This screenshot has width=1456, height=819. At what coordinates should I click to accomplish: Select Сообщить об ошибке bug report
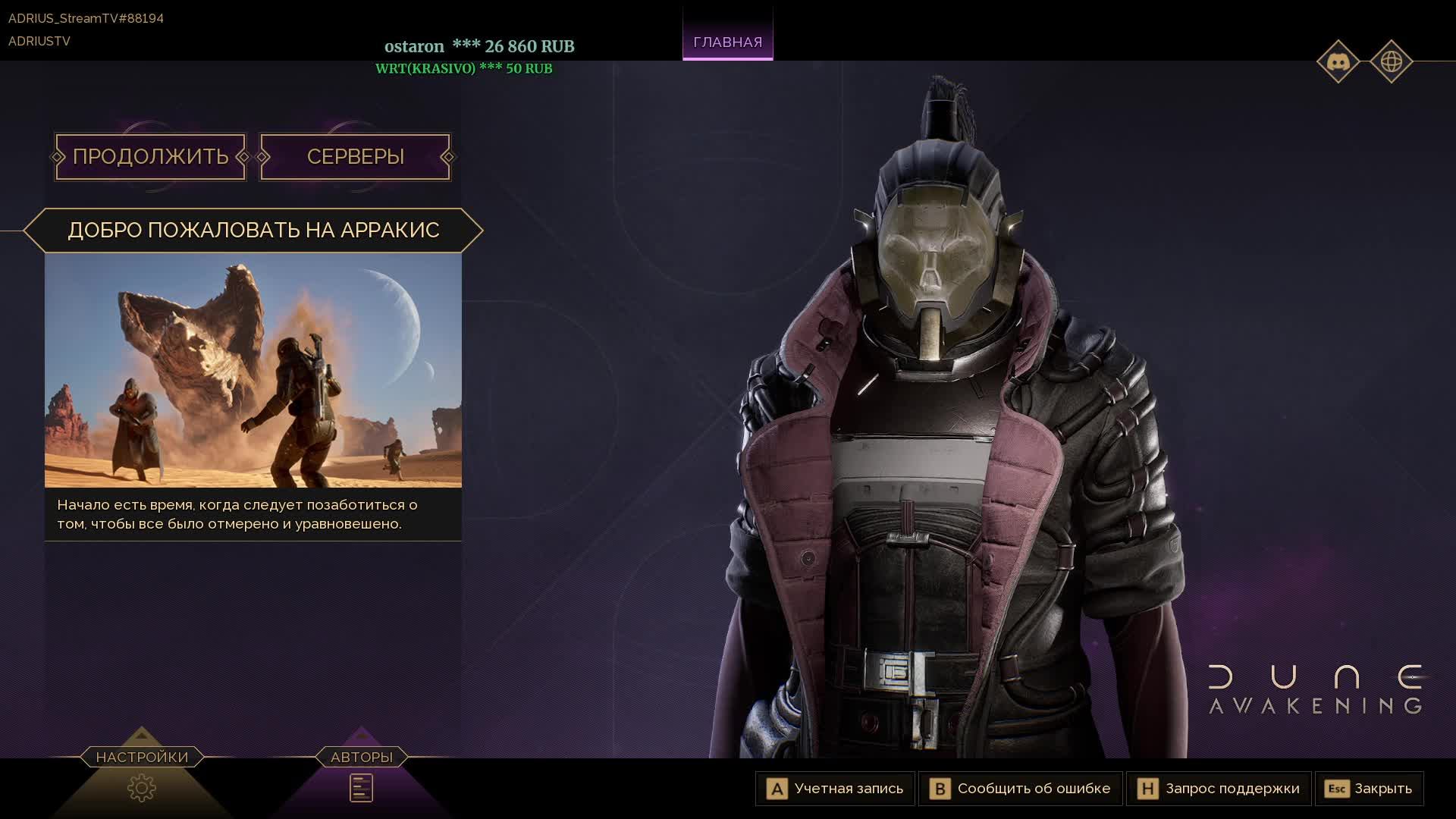1021,789
